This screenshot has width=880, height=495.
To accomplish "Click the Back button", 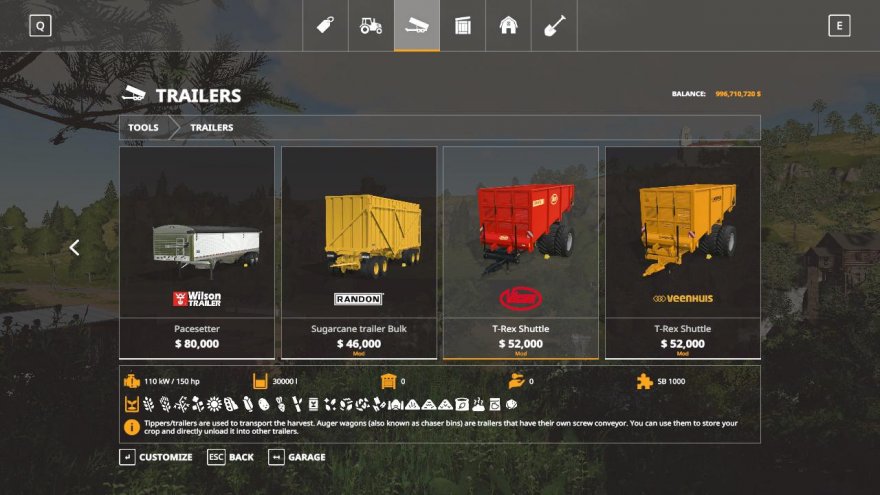I will pos(231,457).
